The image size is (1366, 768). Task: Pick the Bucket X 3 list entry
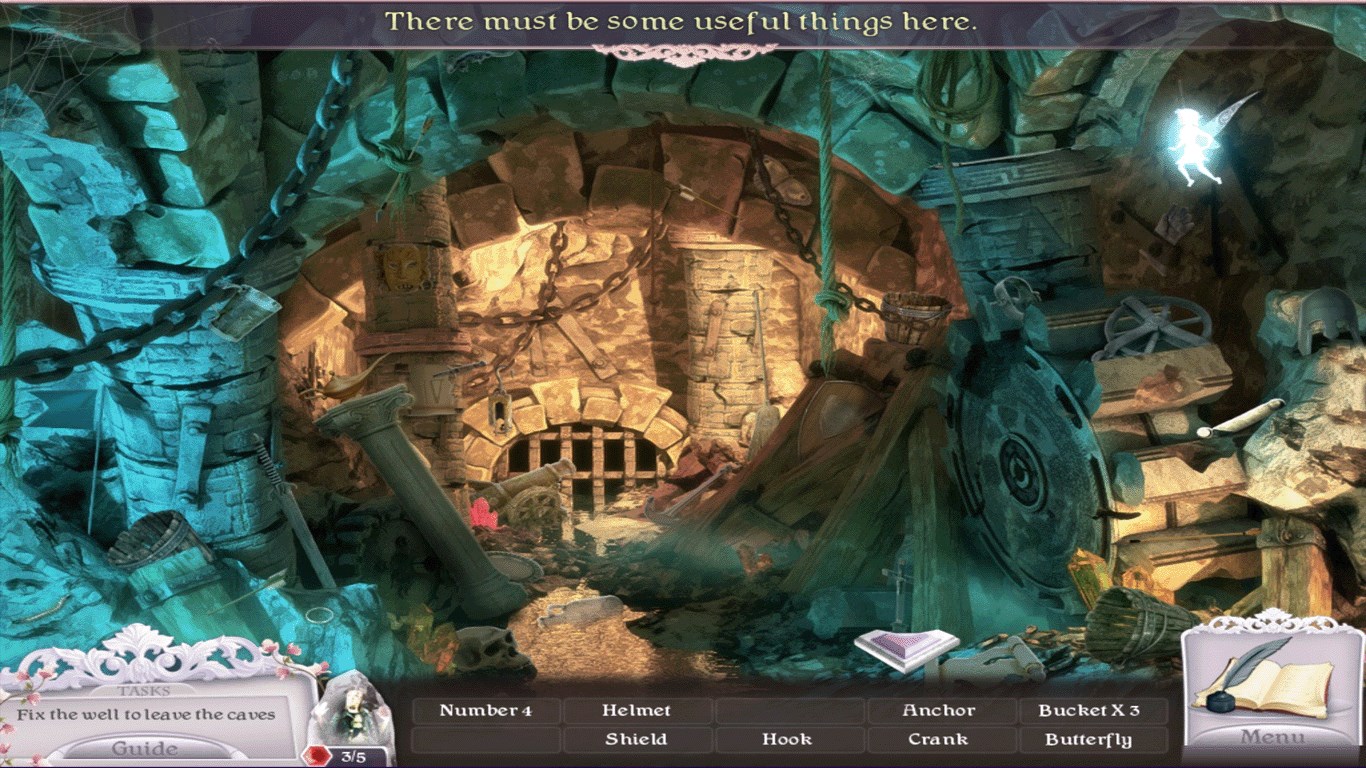pos(1089,711)
